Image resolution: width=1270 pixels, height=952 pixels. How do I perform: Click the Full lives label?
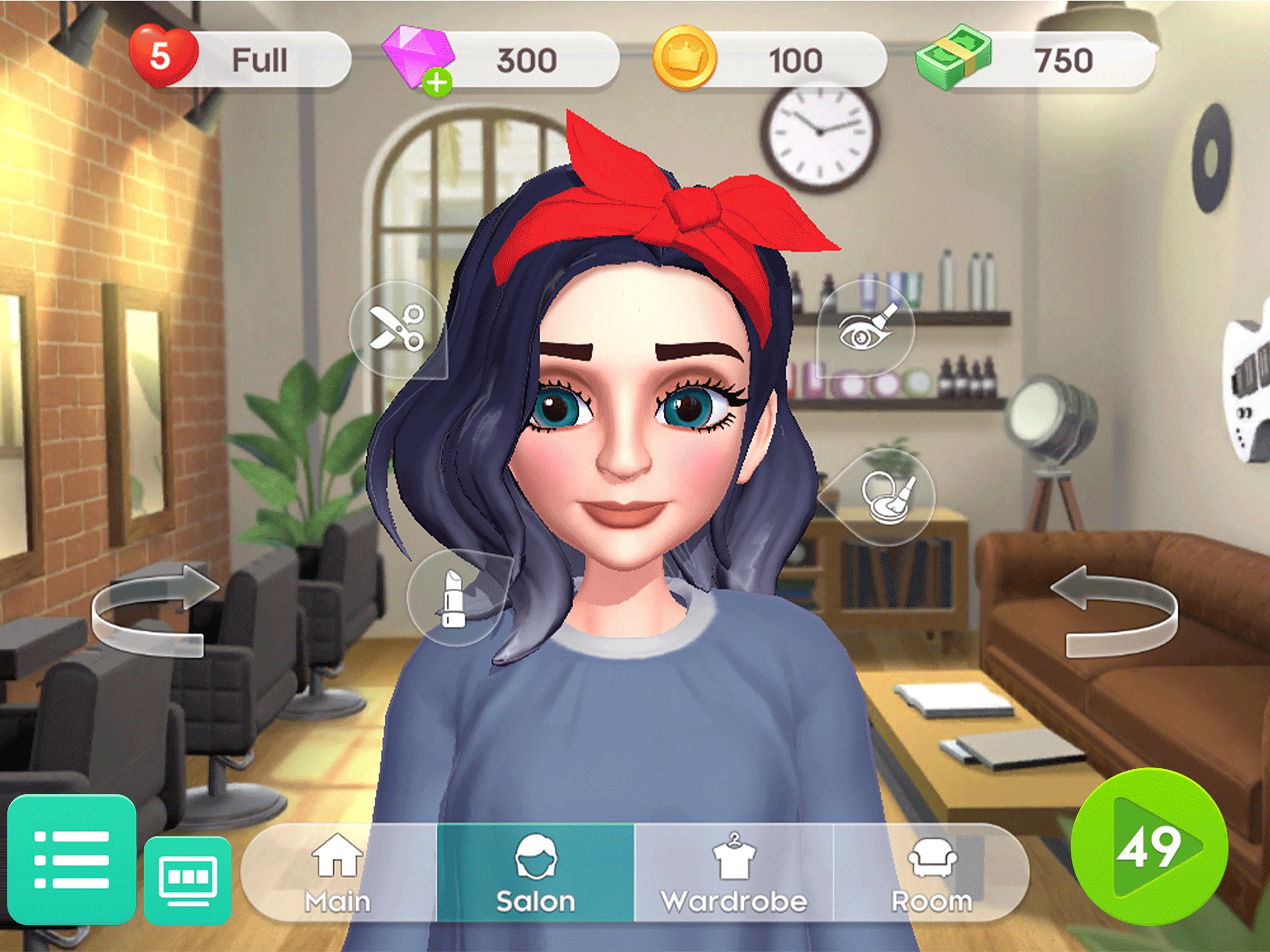259,59
